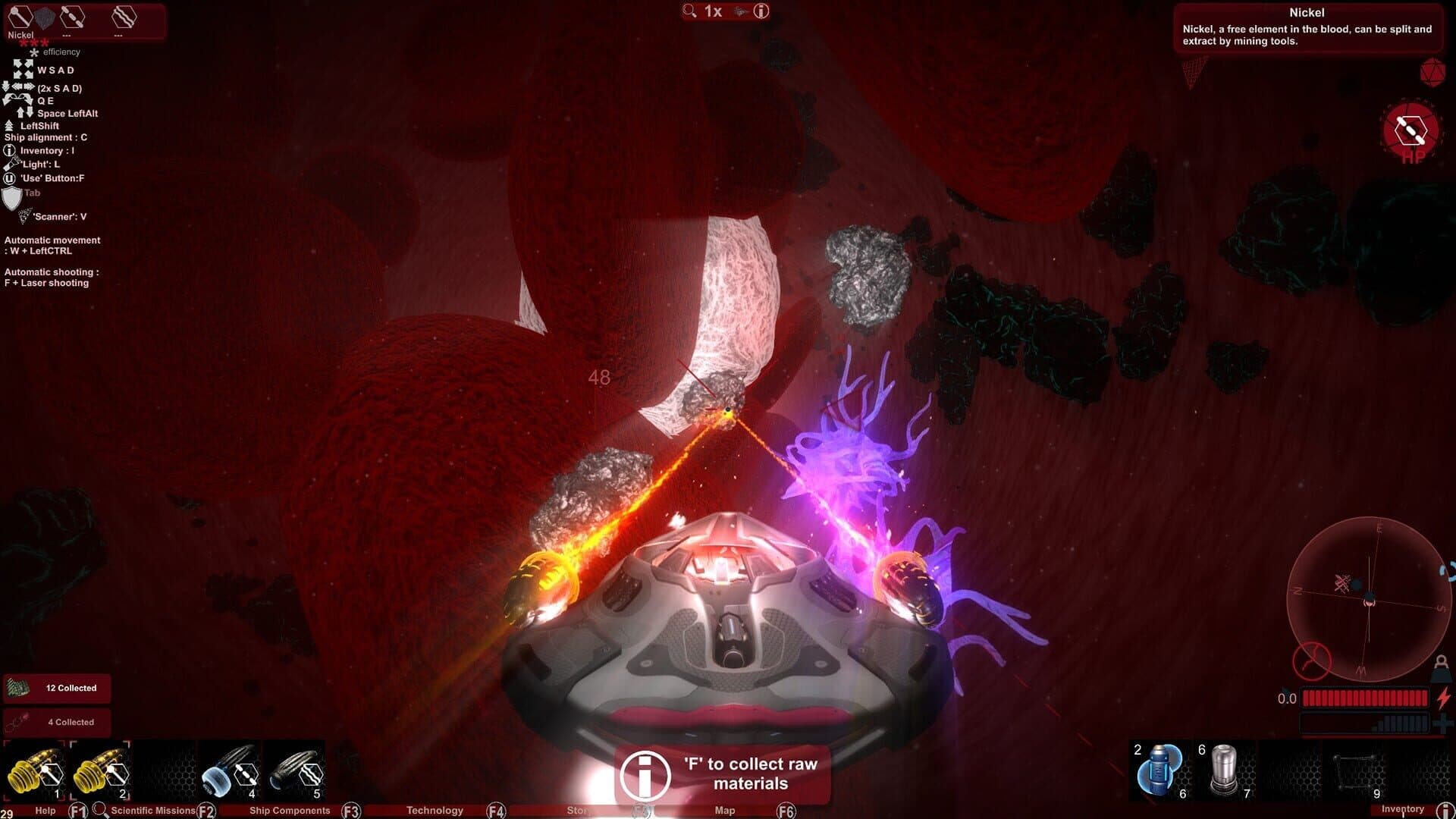The image size is (1456, 819).
Task: Show the Map tab
Action: point(724,811)
